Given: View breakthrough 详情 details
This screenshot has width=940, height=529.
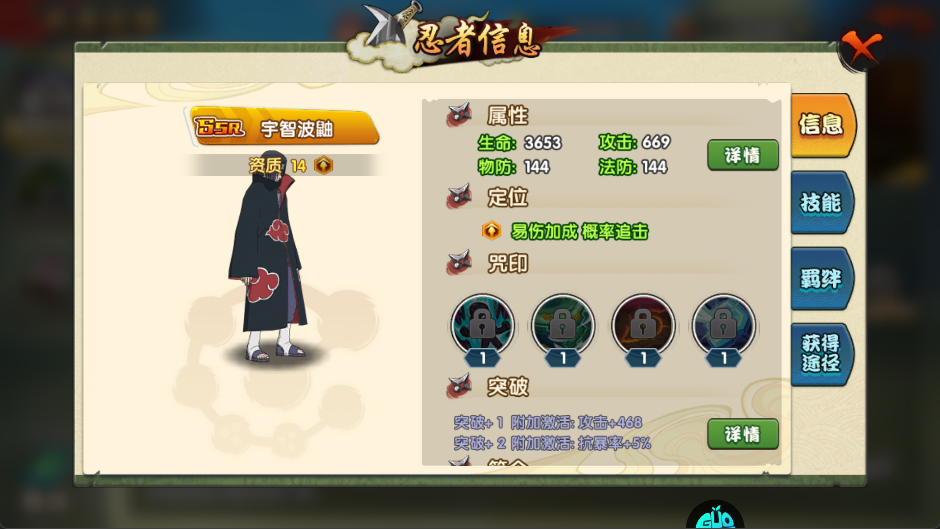Looking at the screenshot, I should (743, 434).
